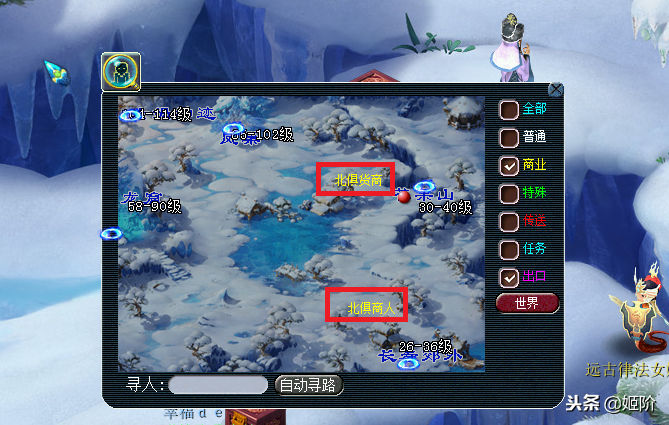The width and height of the screenshot is (669, 425).
Task: Click the 102级 exit portal marker
Action: click(x=234, y=129)
